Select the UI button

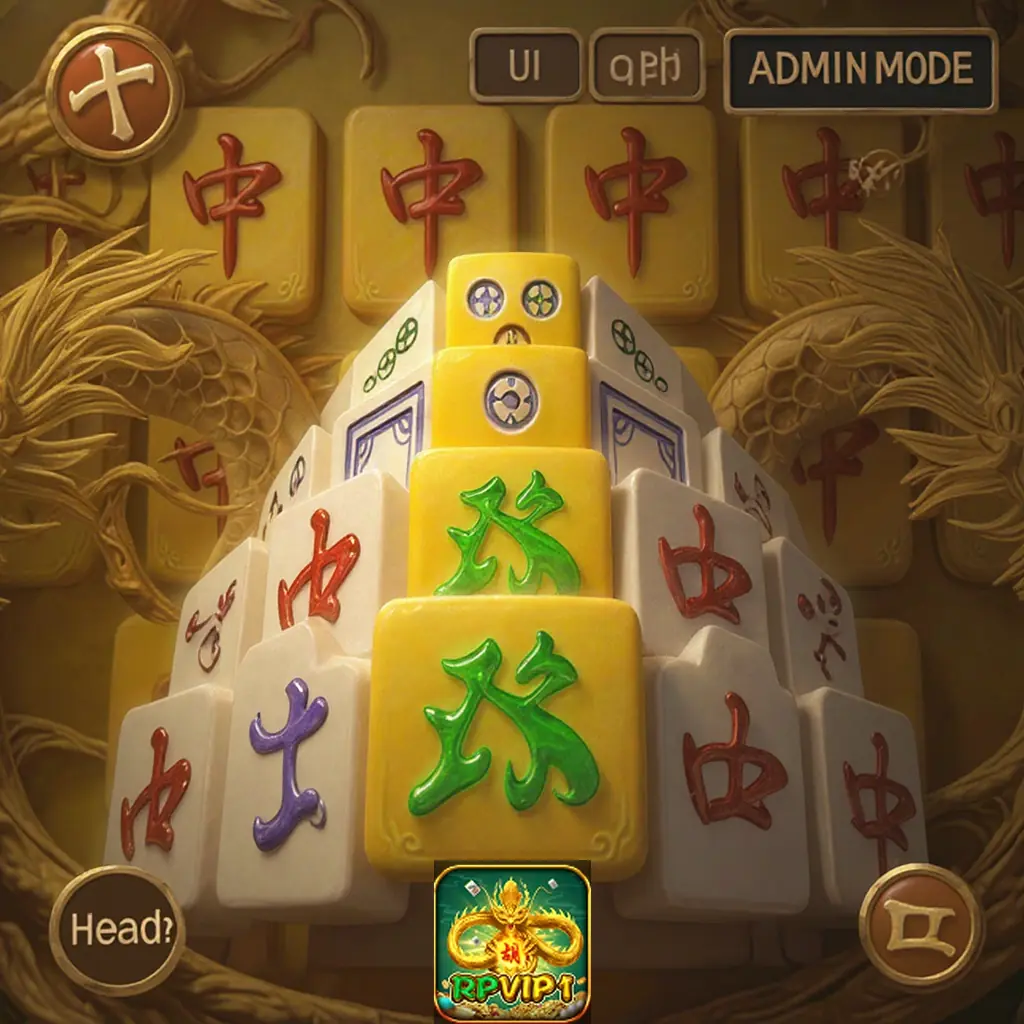click(x=525, y=66)
